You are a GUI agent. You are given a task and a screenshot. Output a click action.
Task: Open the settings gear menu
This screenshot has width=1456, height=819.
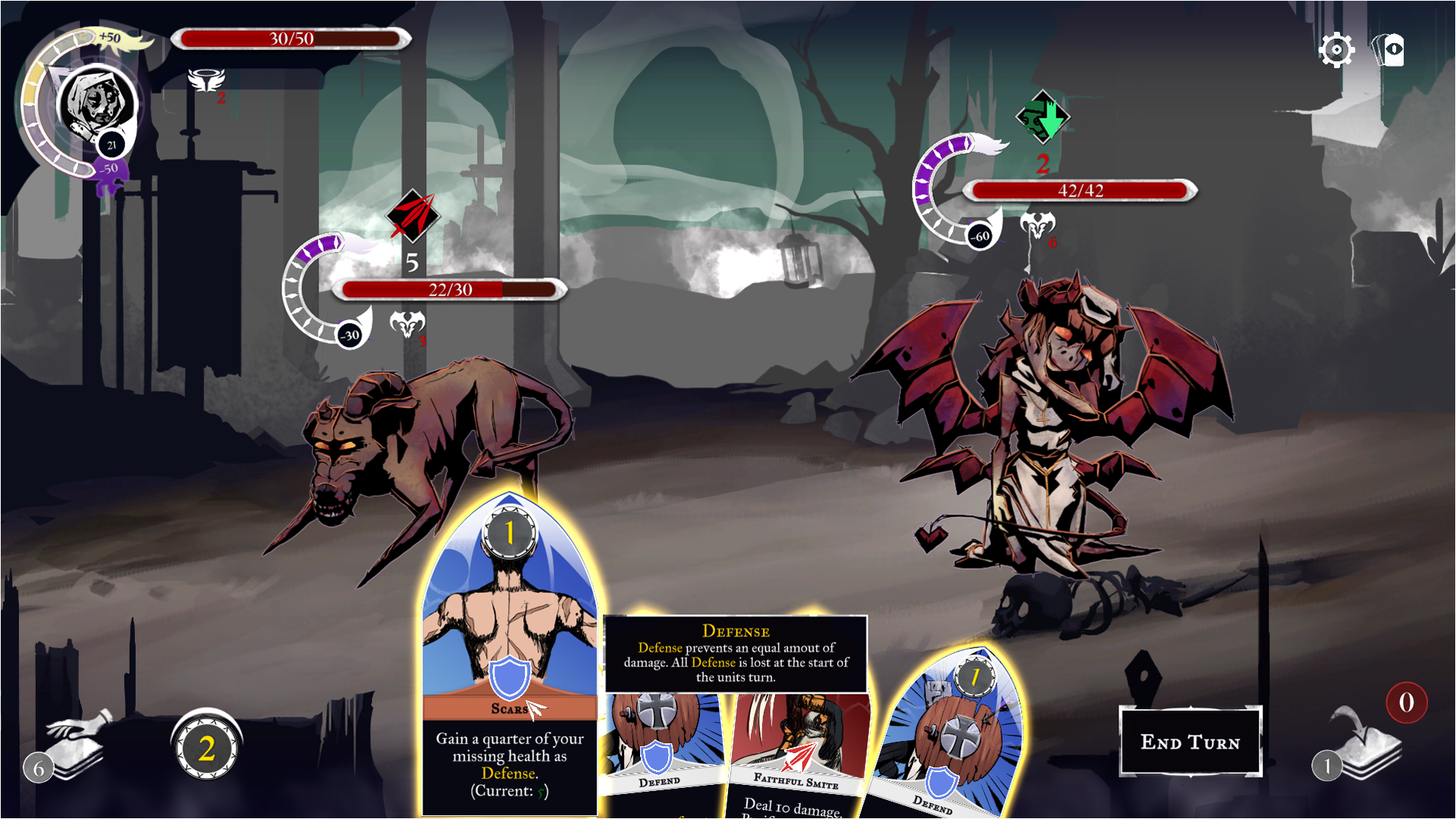point(1336,51)
